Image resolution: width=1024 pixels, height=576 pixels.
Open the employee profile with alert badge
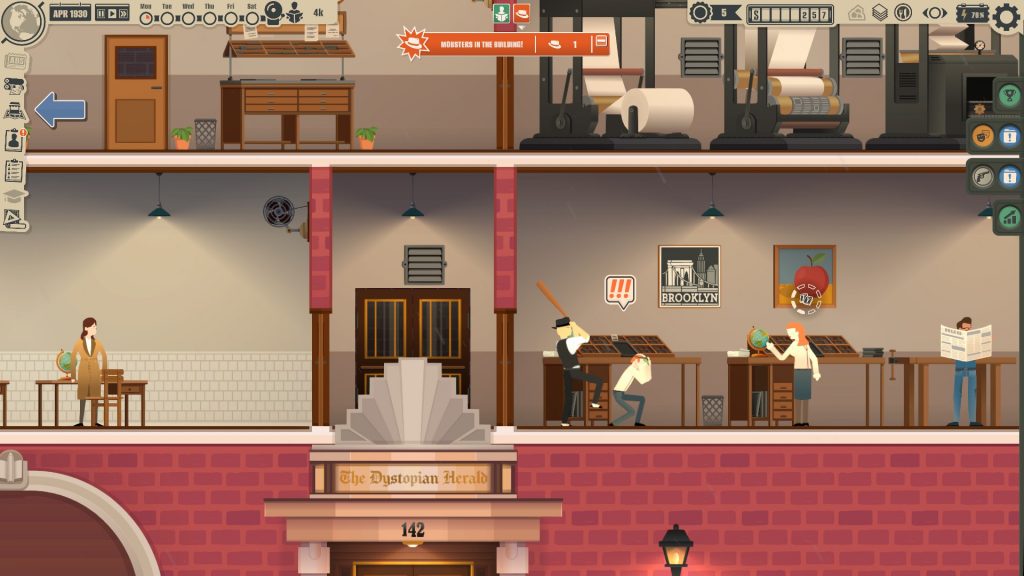click(x=15, y=140)
